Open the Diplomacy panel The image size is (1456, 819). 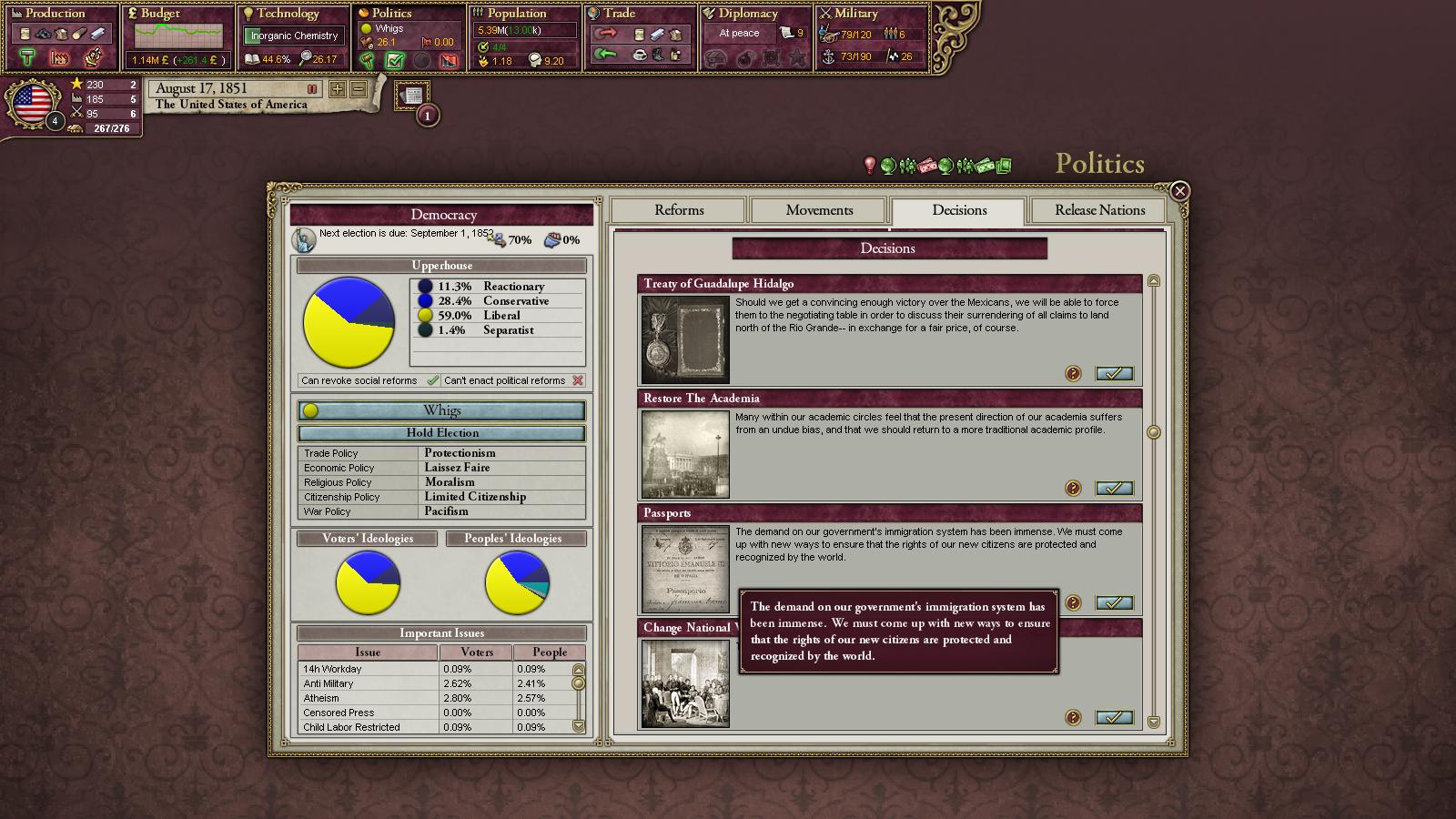click(x=748, y=14)
